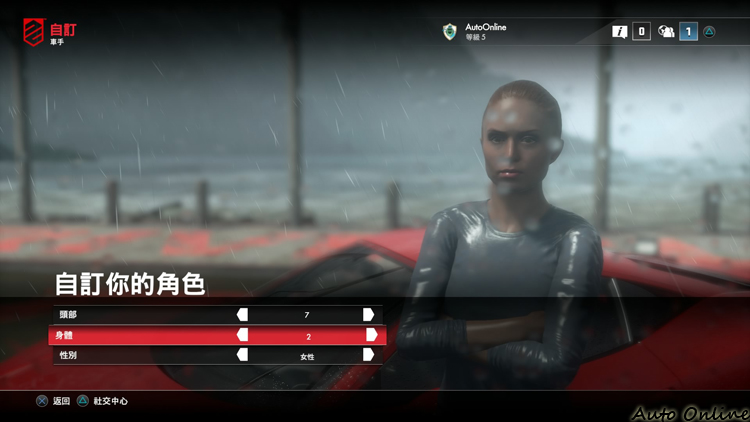
Task: Decrease the 身體 body value
Action: click(242, 335)
